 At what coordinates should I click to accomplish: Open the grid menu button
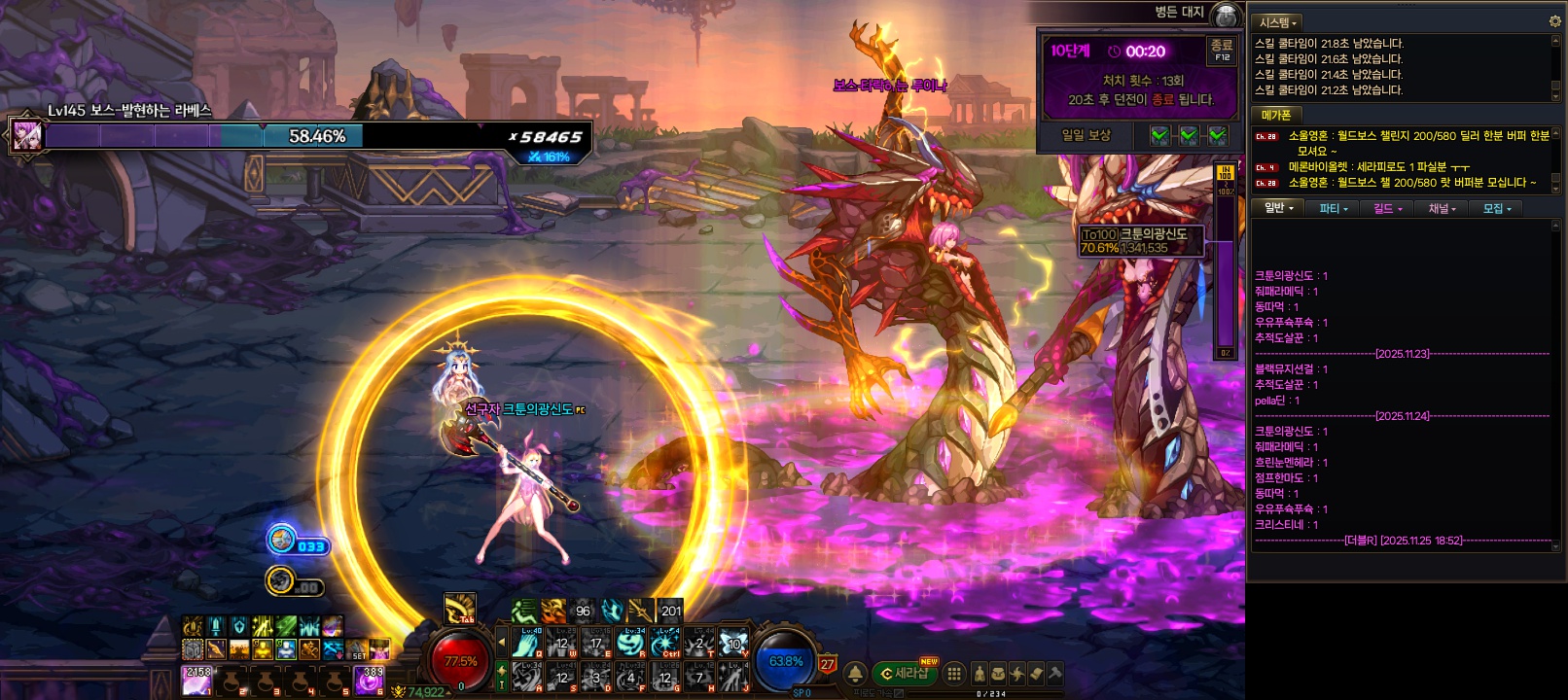point(954,673)
